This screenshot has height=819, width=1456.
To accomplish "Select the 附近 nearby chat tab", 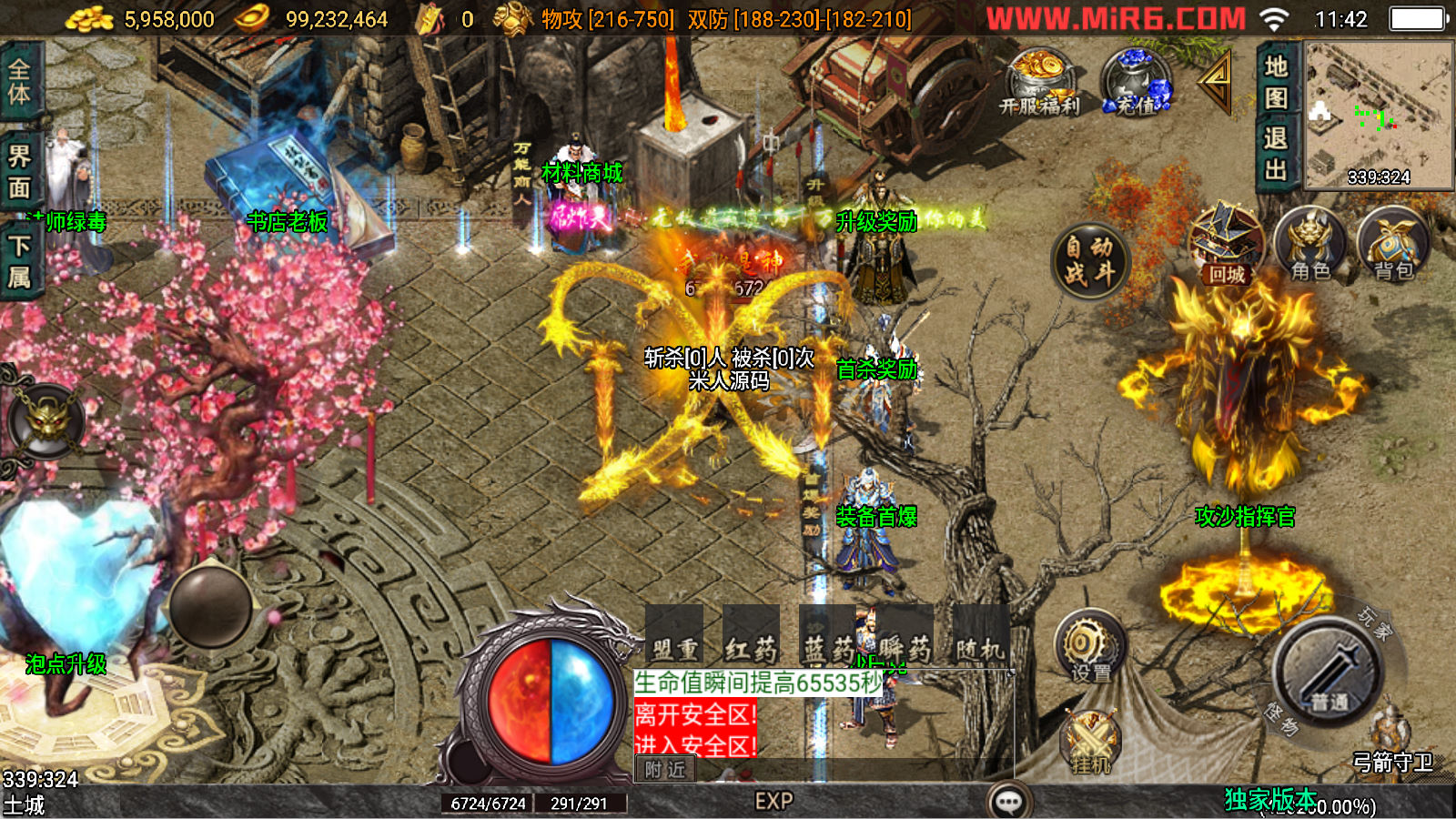I will coord(664,770).
